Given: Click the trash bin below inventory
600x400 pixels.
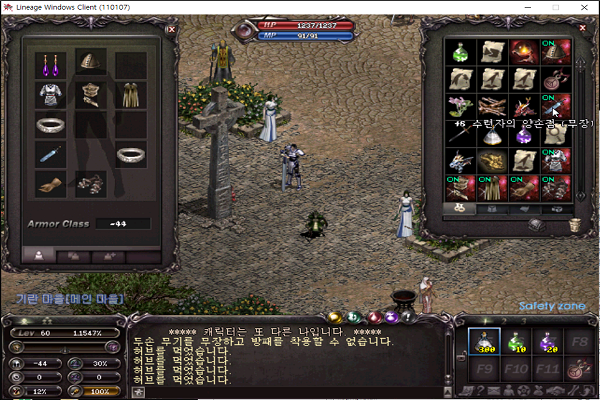Looking at the screenshot, I should [x=574, y=226].
